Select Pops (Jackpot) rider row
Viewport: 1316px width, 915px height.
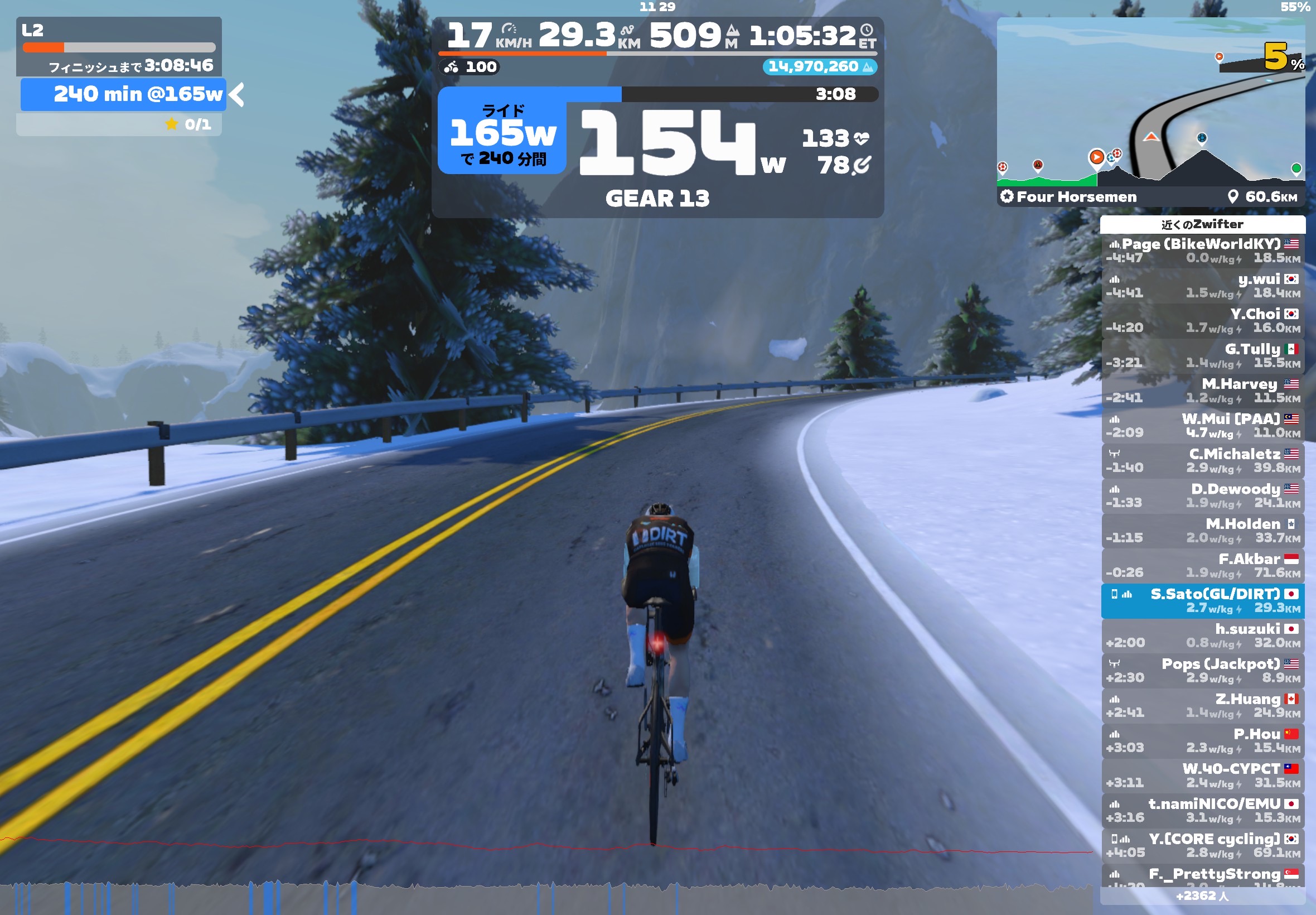[x=1202, y=670]
